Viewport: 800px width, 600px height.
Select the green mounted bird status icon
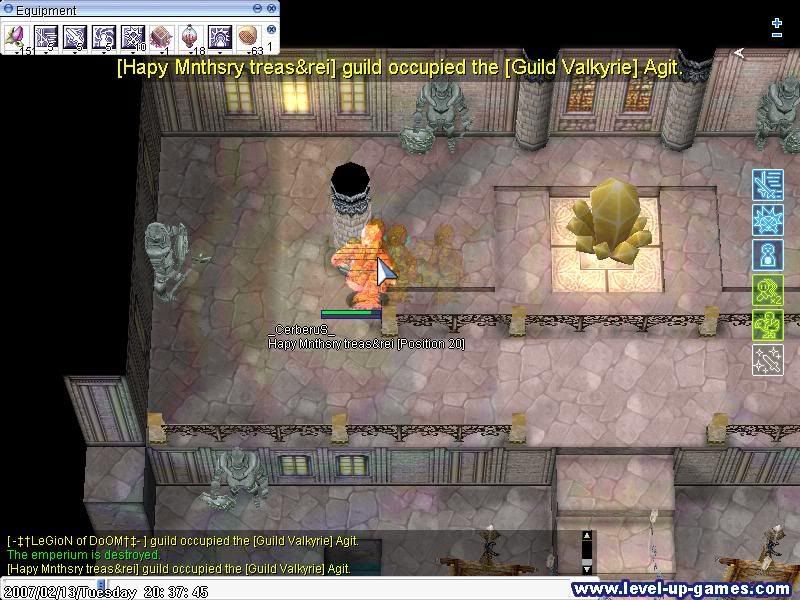[767, 325]
